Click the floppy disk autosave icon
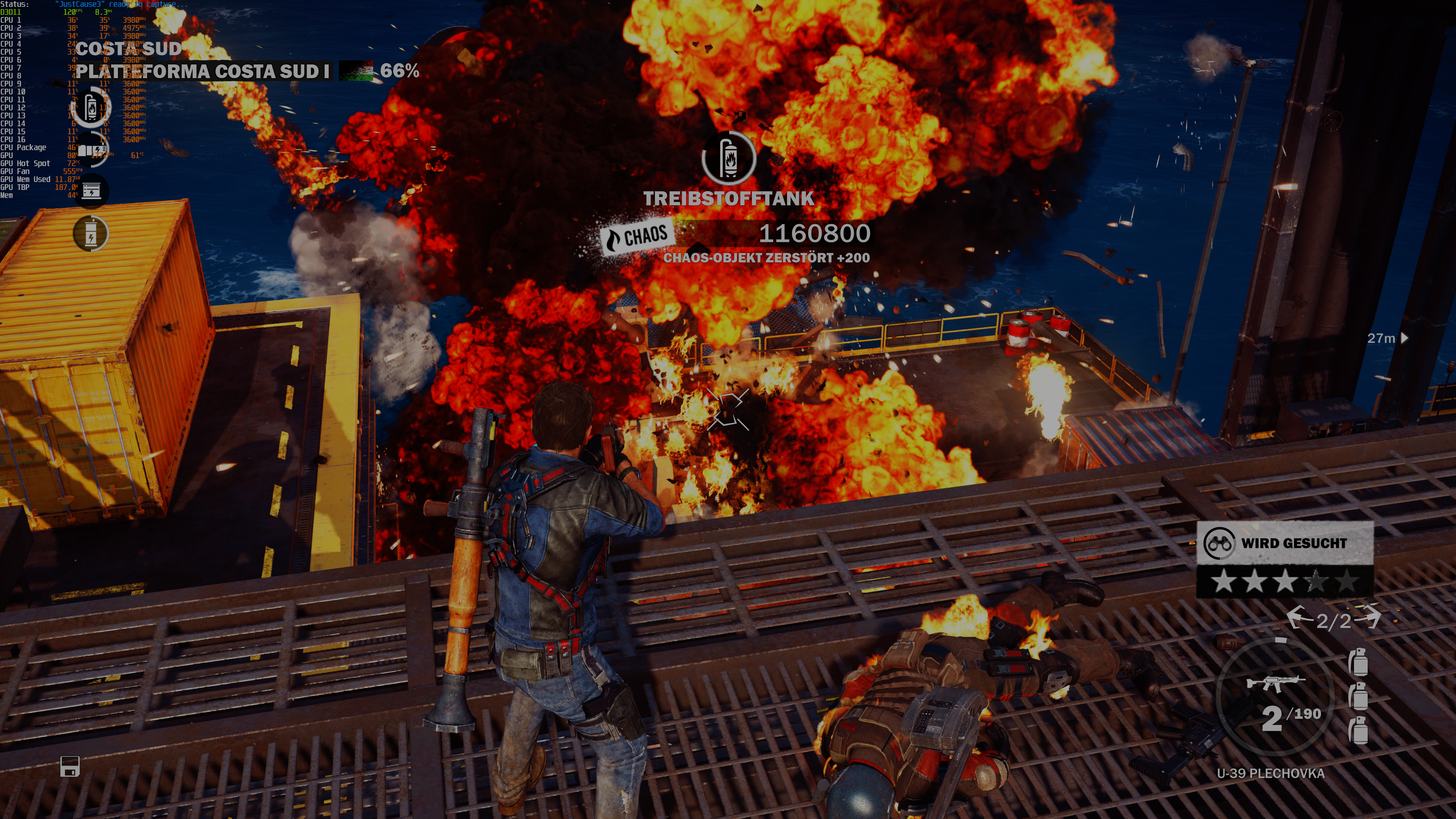This screenshot has width=1456, height=819. (x=70, y=766)
